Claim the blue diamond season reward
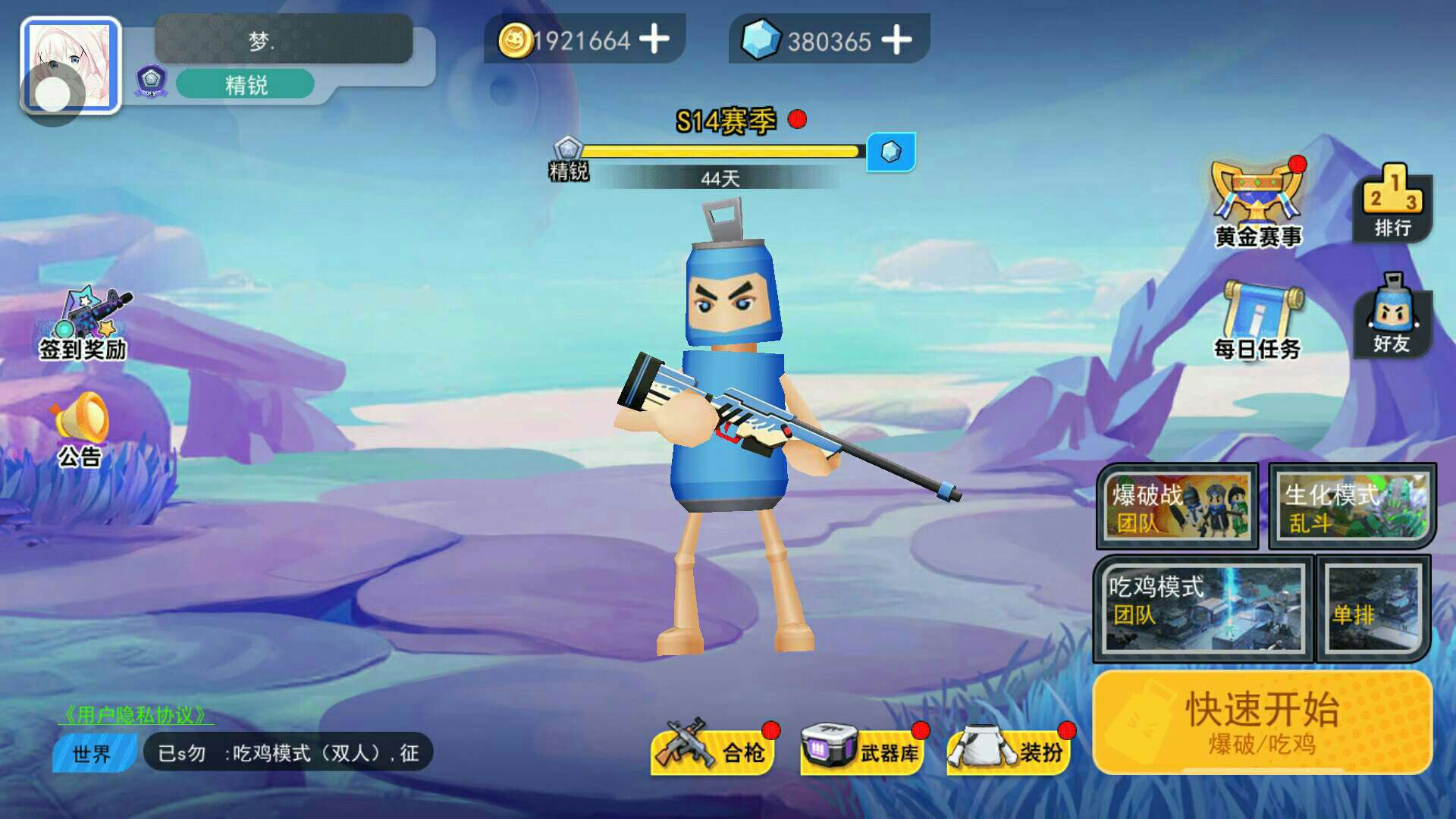 click(891, 152)
